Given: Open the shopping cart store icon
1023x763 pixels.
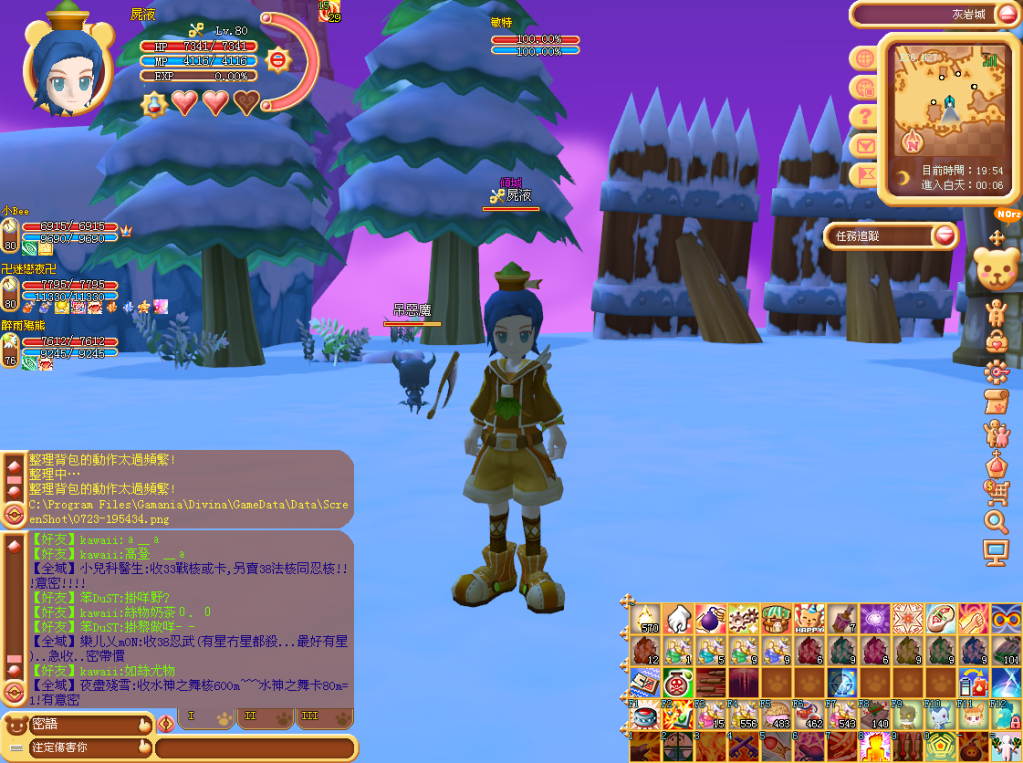Looking at the screenshot, I should (996, 491).
